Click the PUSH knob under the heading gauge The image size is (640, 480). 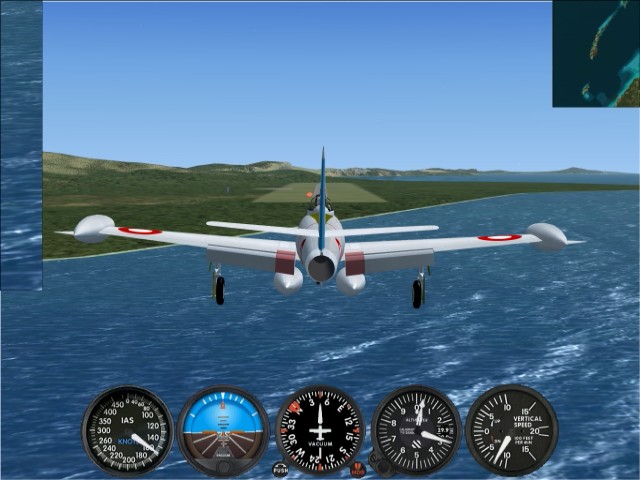click(x=281, y=469)
